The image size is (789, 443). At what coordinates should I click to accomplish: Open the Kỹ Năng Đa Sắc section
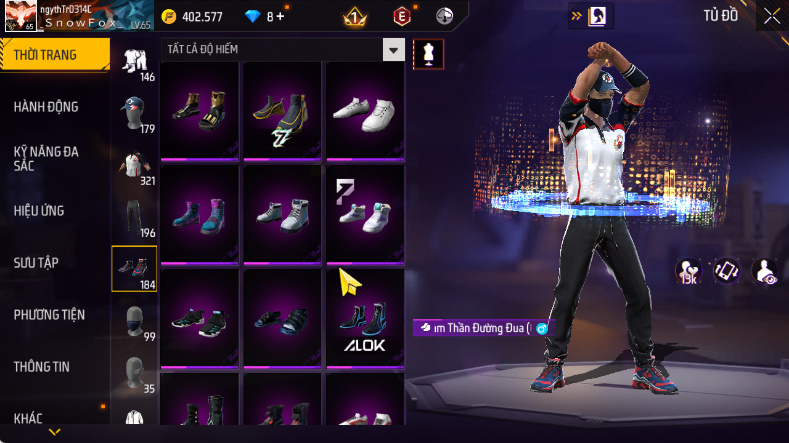pos(47,159)
